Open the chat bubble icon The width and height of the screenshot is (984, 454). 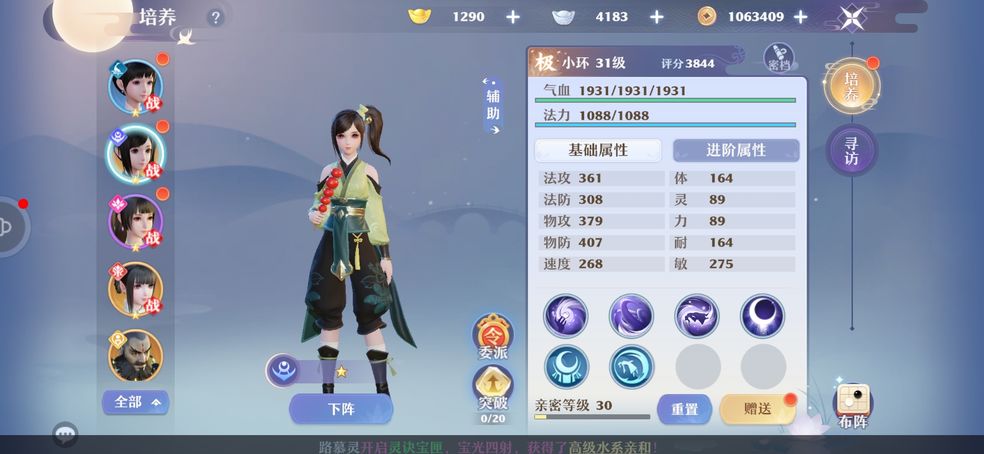pos(66,435)
